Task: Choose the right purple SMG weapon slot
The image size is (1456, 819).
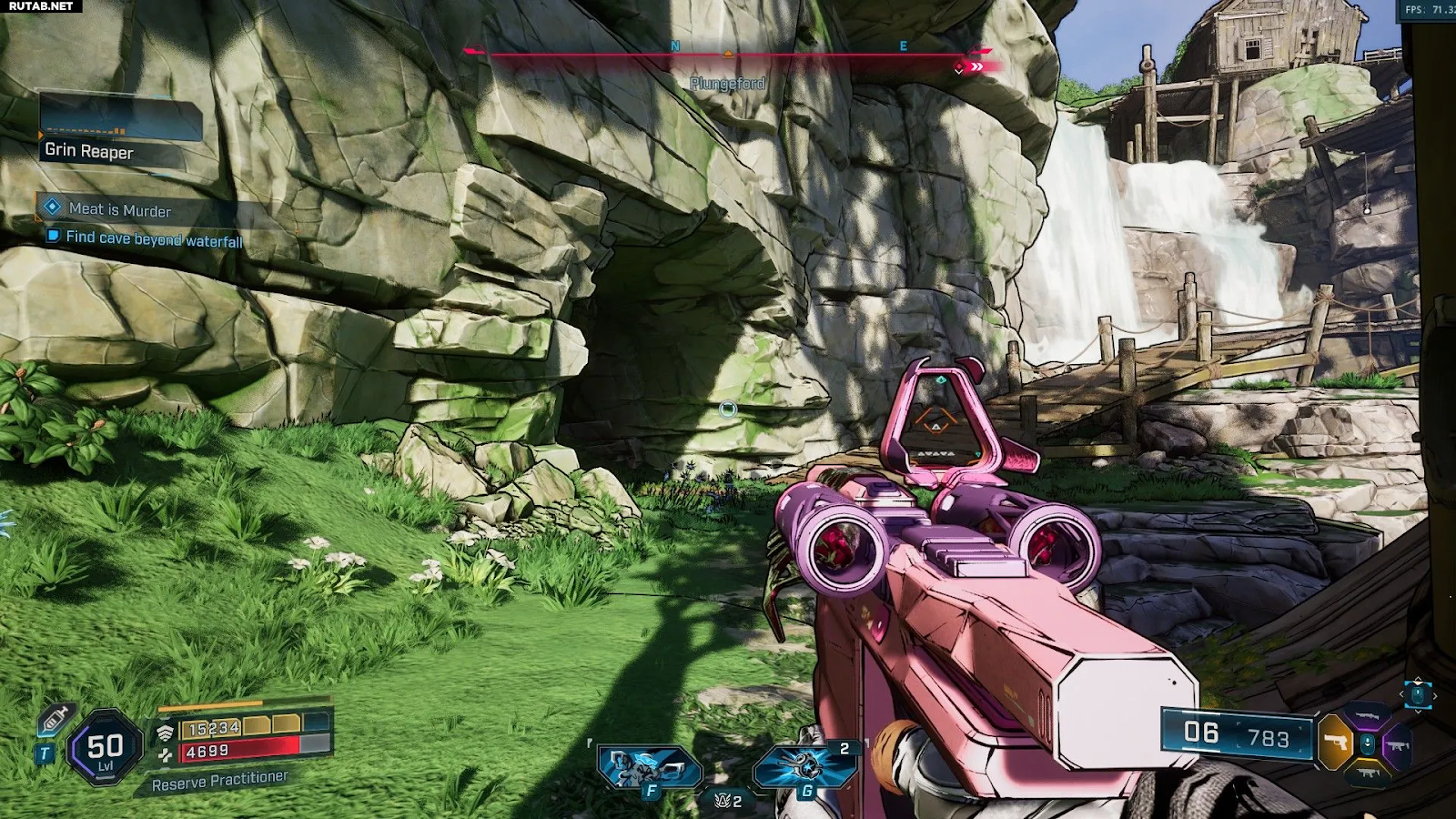Action: [x=1397, y=745]
